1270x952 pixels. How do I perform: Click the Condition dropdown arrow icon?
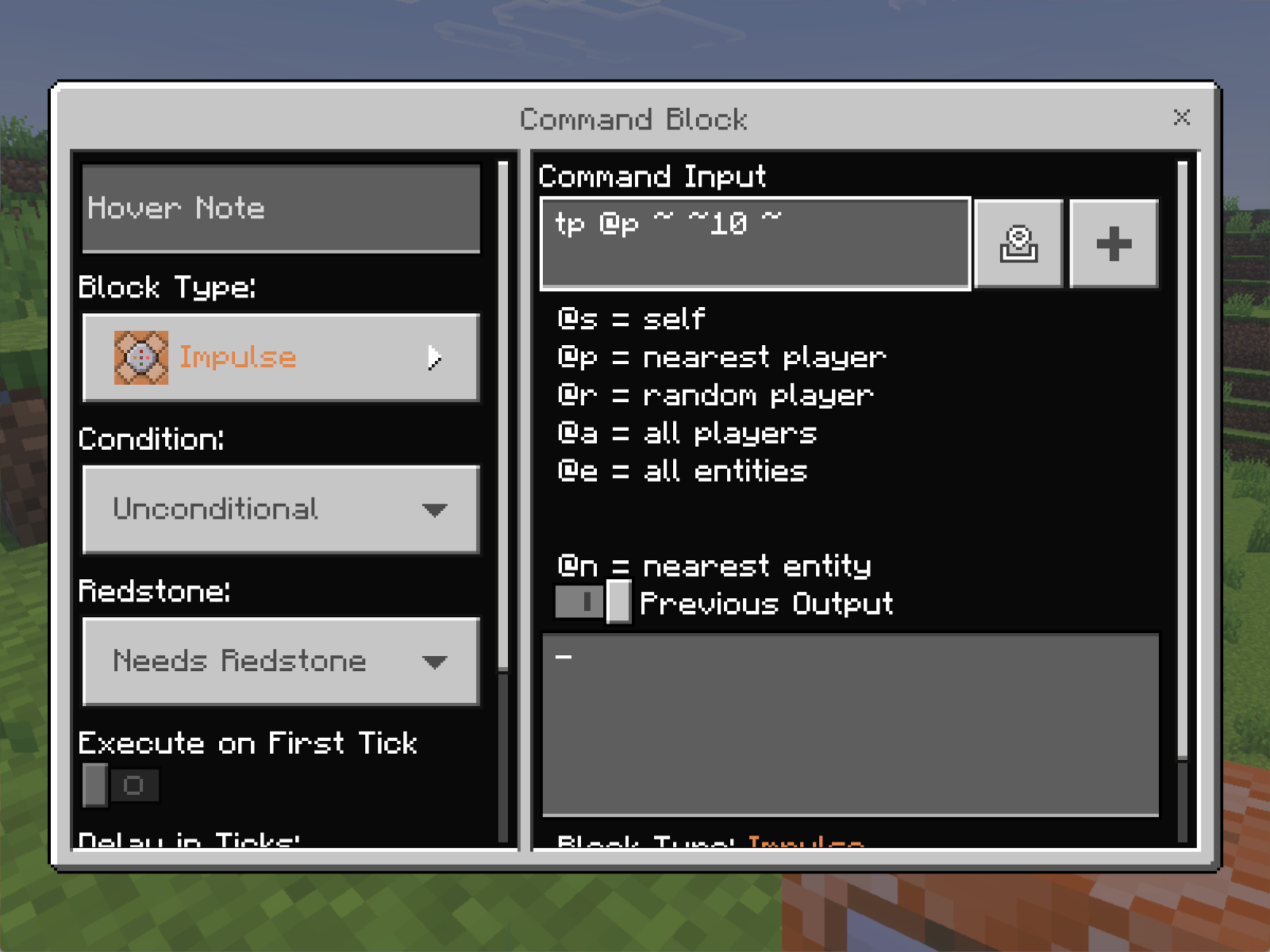435,510
